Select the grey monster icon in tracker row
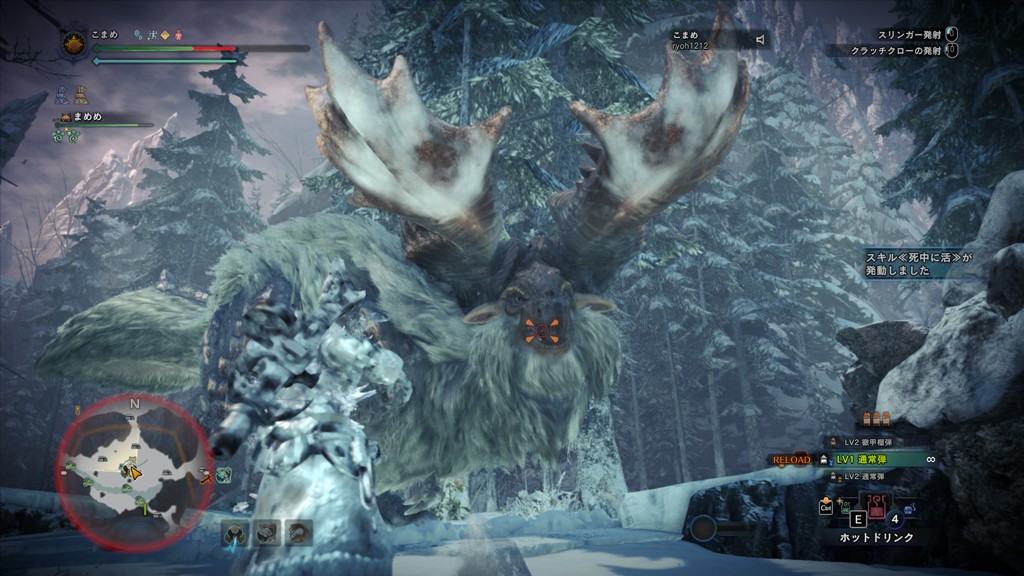 [x=267, y=532]
